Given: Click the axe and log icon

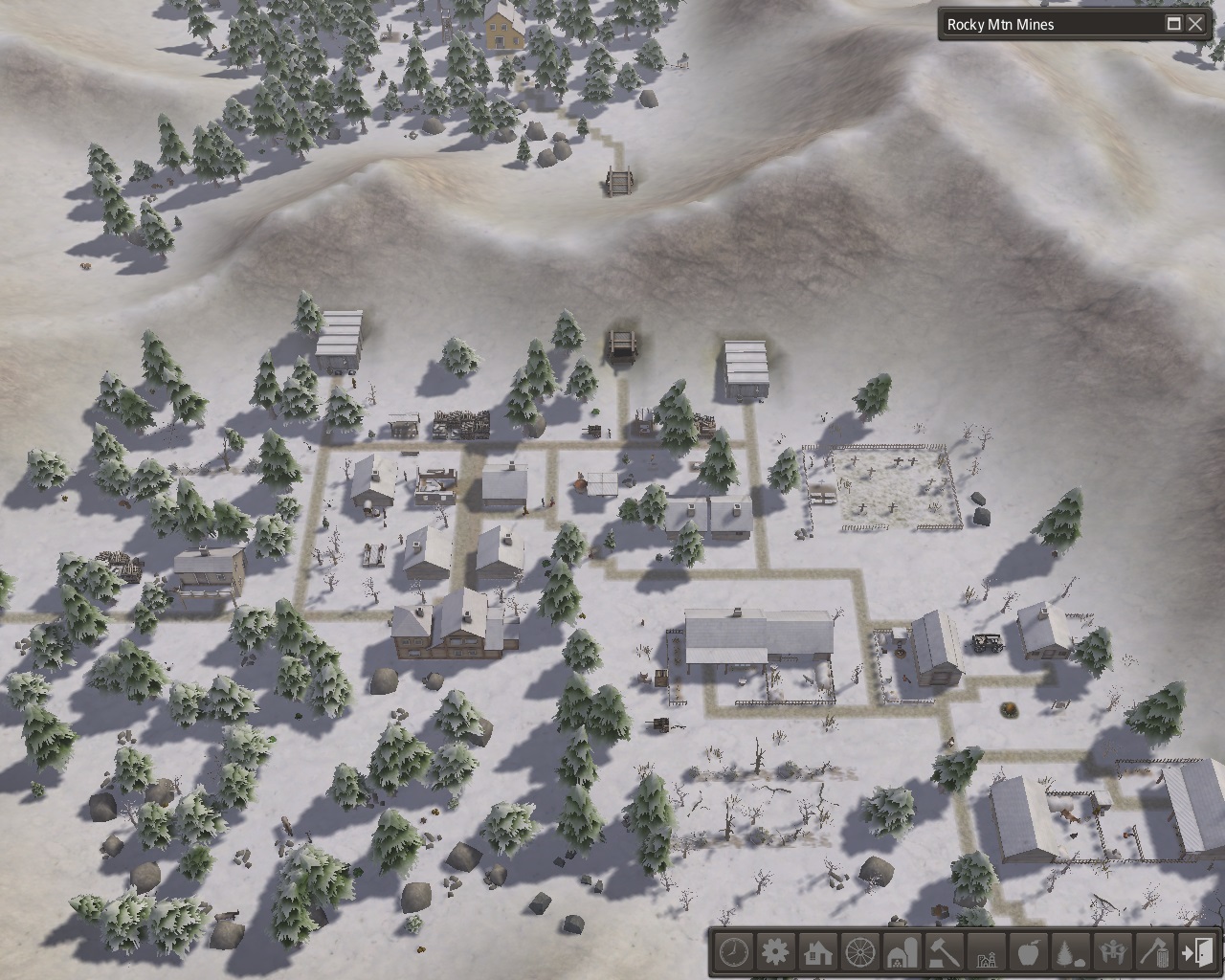Looking at the screenshot, I should 1155,952.
